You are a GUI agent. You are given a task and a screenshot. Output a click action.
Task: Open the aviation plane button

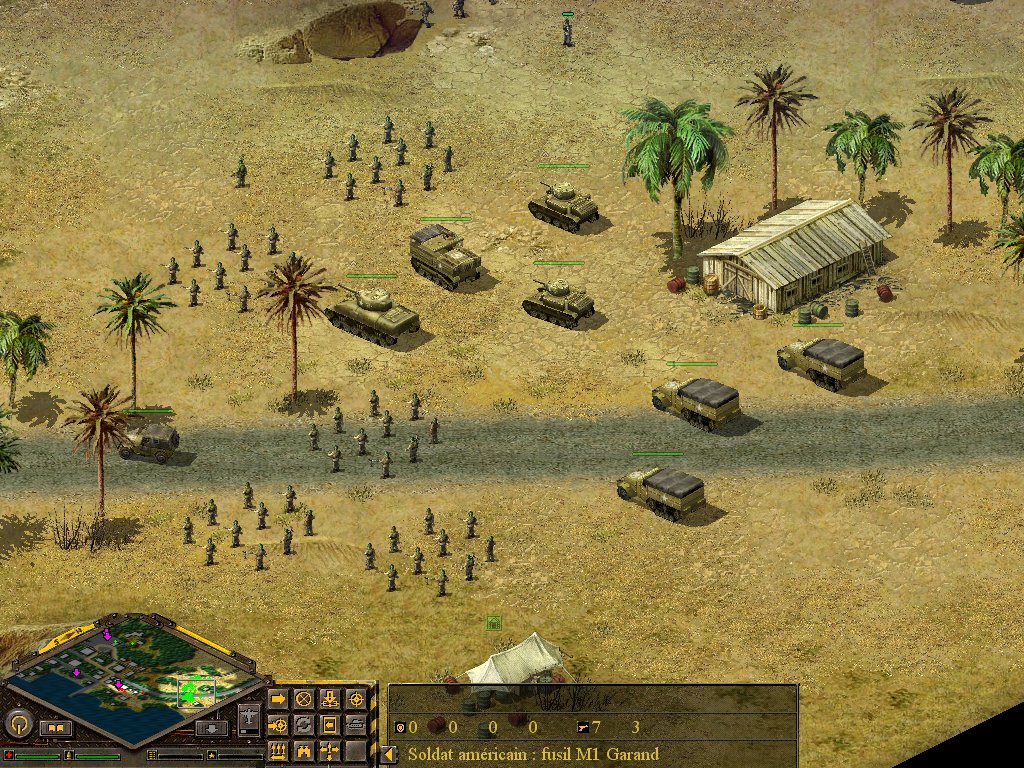coord(249,718)
